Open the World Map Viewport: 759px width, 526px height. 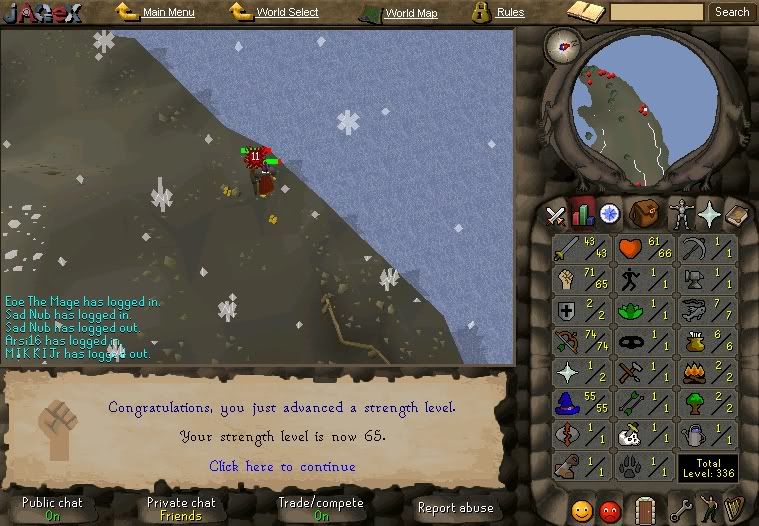pyautogui.click(x=410, y=14)
